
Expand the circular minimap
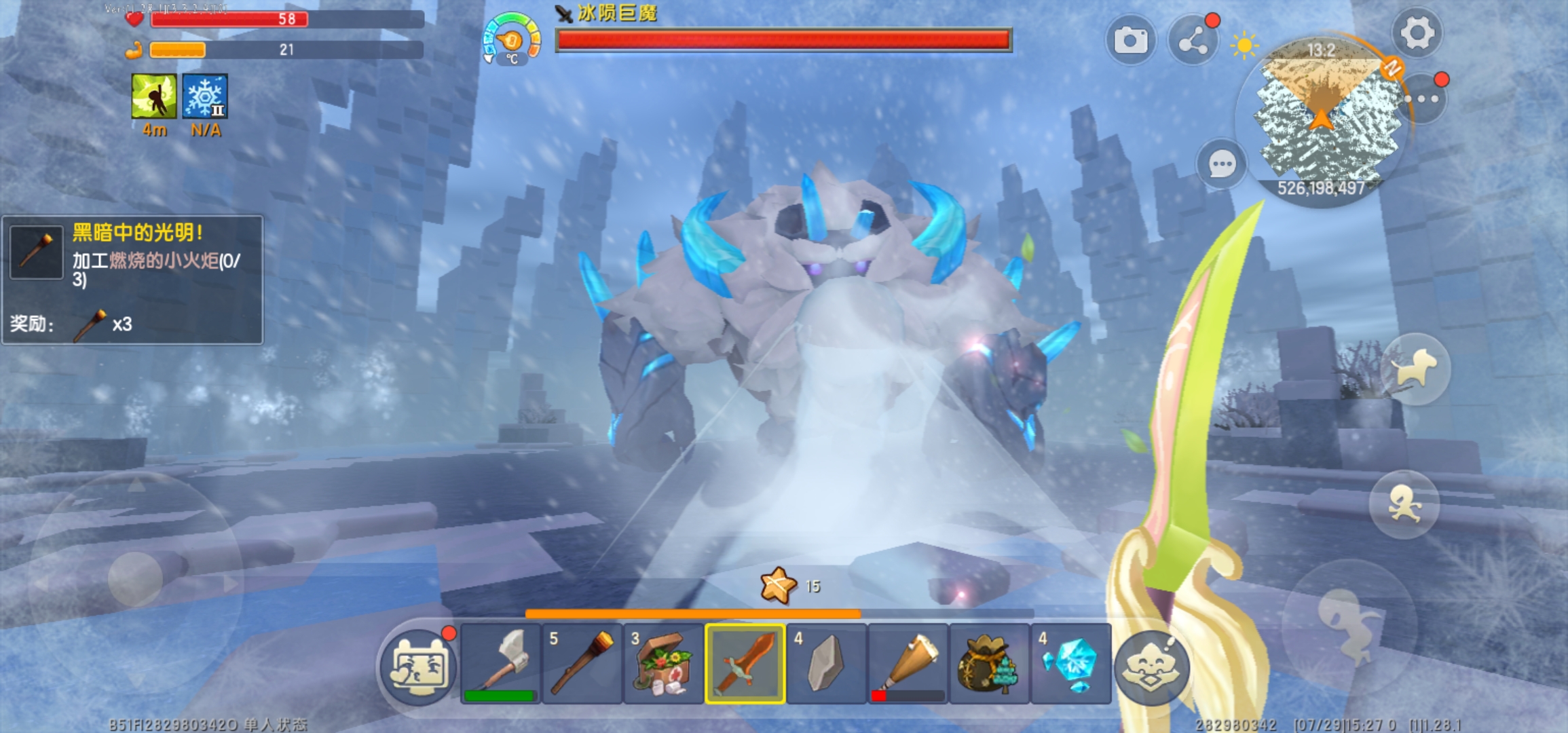pos(1322,115)
